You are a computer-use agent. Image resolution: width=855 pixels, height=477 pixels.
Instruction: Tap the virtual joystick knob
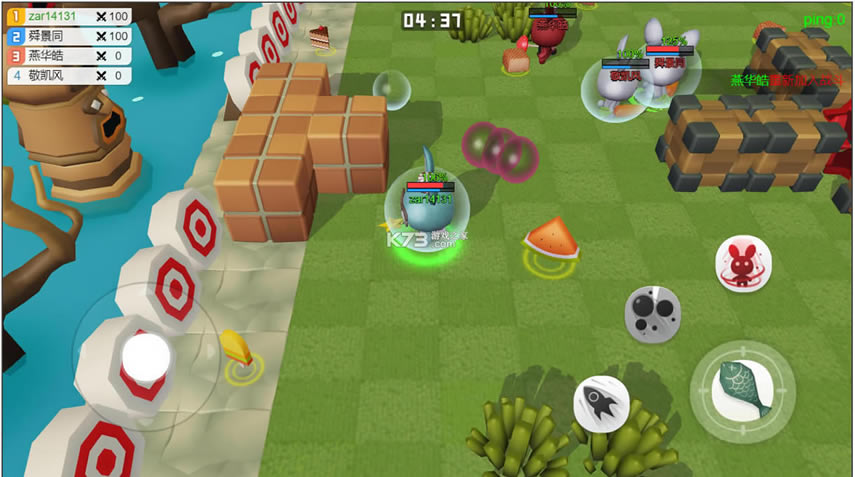click(x=146, y=356)
